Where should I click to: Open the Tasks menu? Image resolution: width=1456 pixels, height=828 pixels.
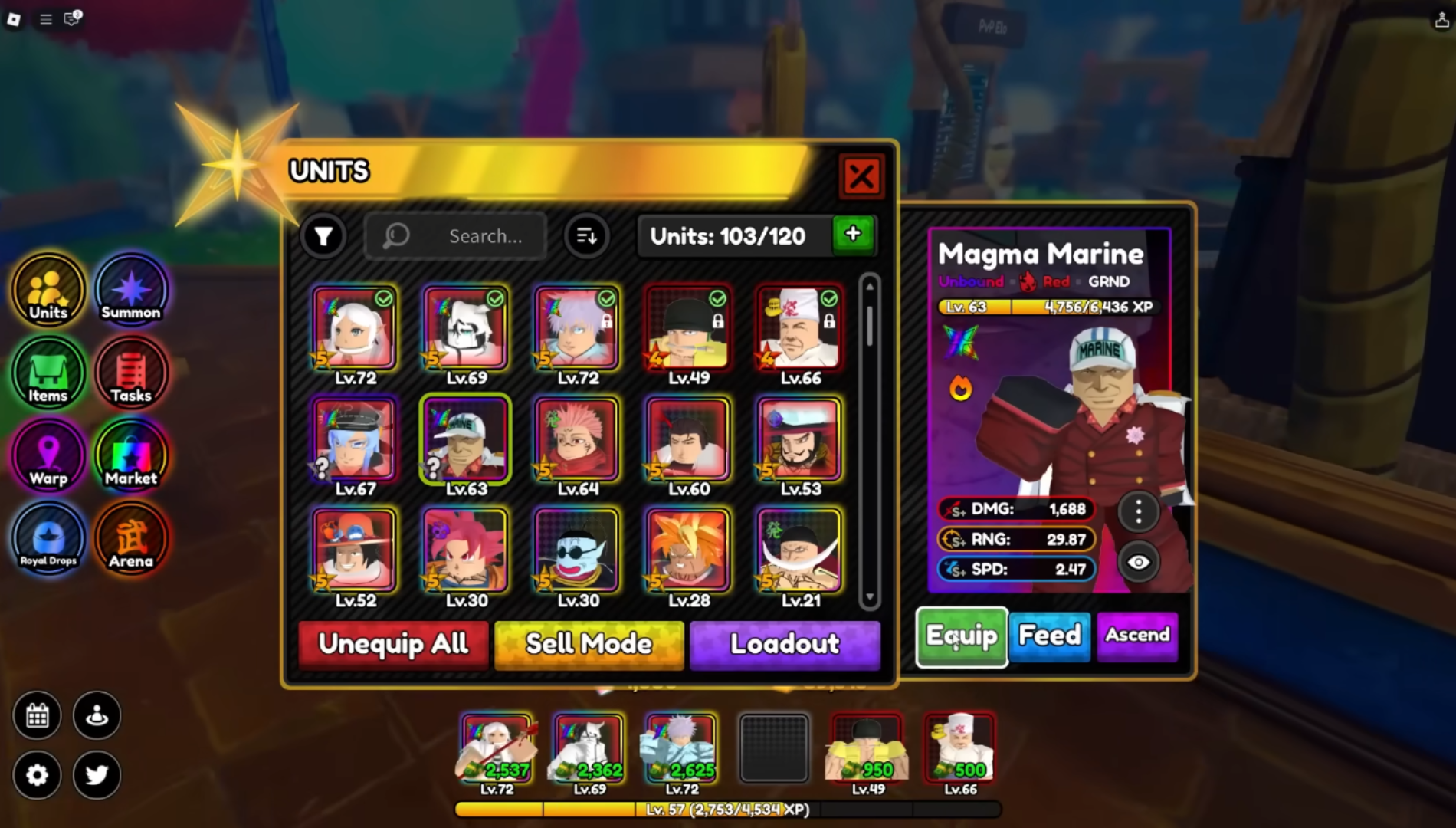[x=131, y=374]
